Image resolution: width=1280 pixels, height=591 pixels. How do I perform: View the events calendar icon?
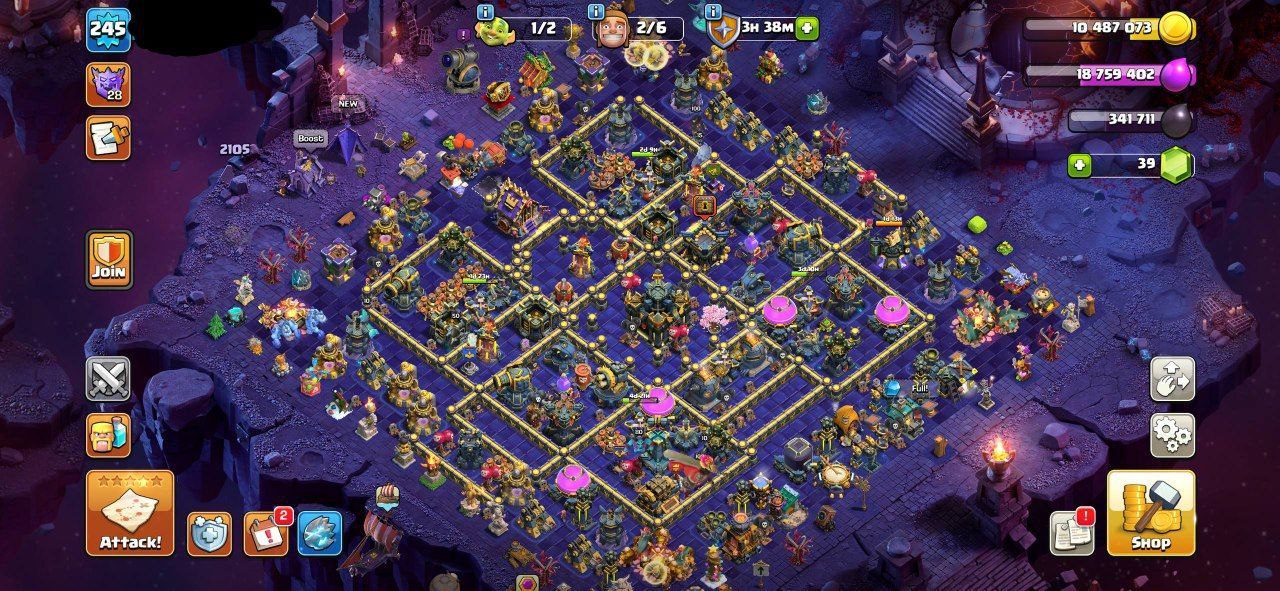[265, 534]
